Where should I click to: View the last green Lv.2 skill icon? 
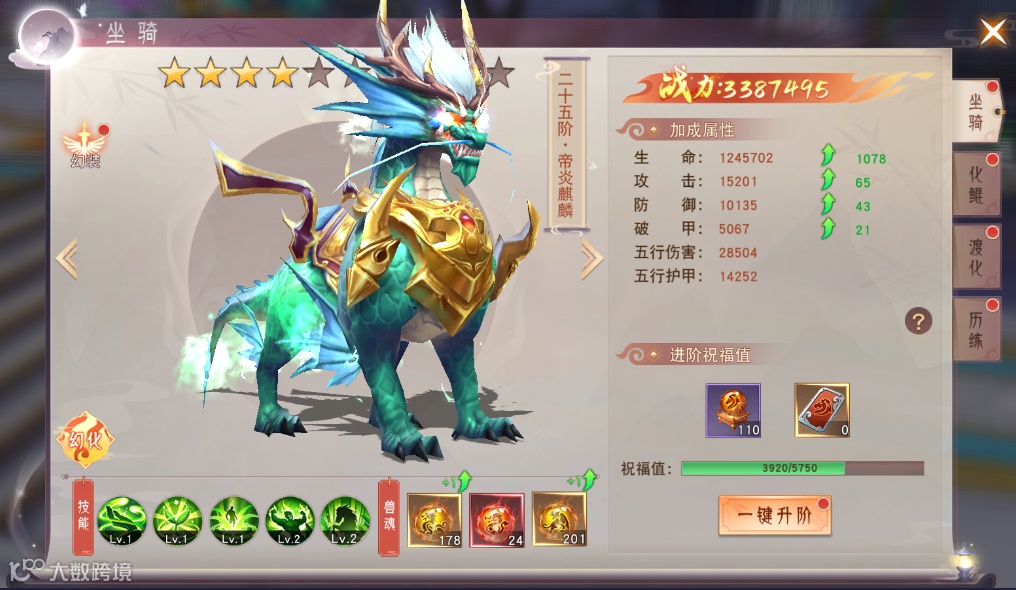345,521
